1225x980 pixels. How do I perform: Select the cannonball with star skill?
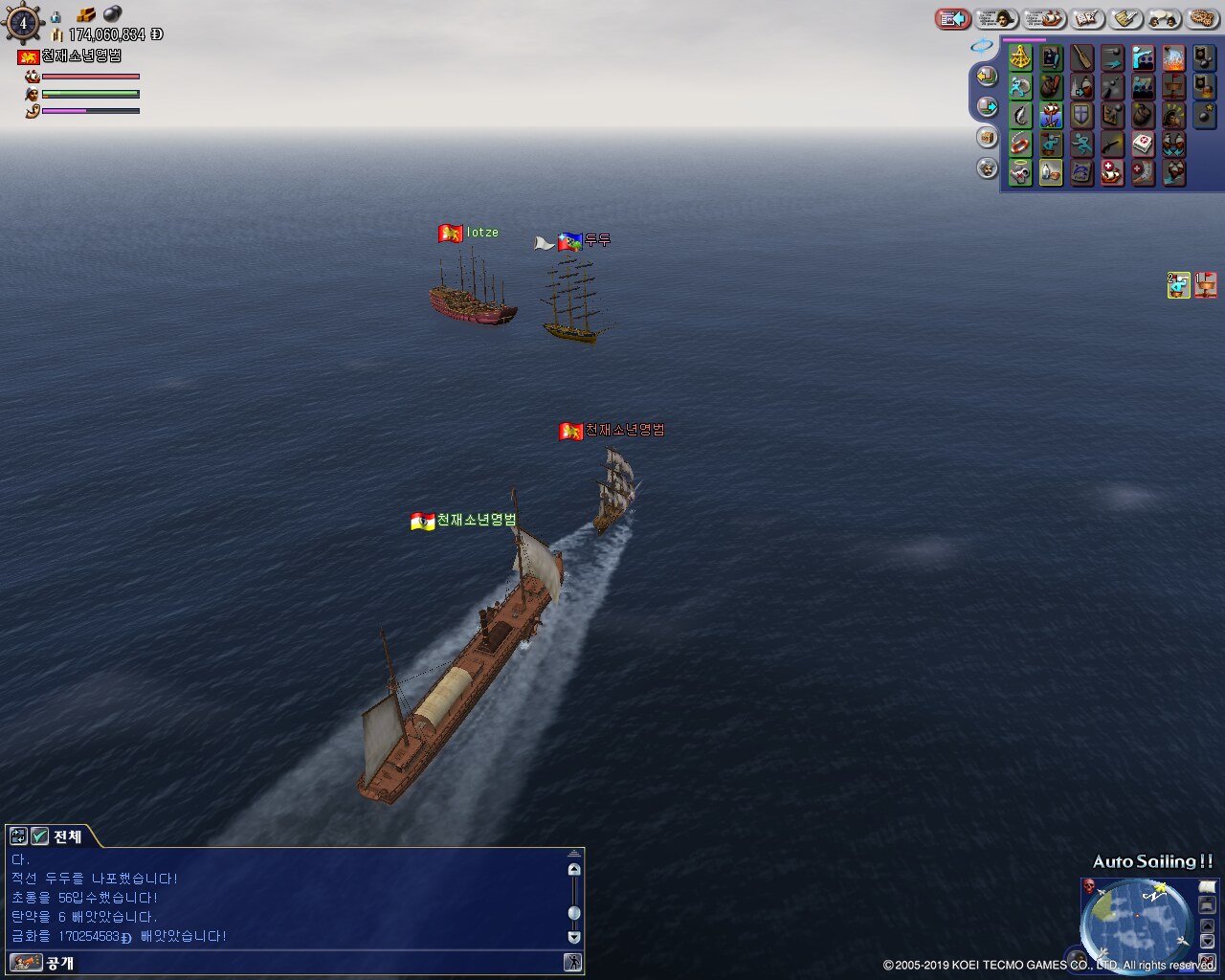coord(1204,115)
